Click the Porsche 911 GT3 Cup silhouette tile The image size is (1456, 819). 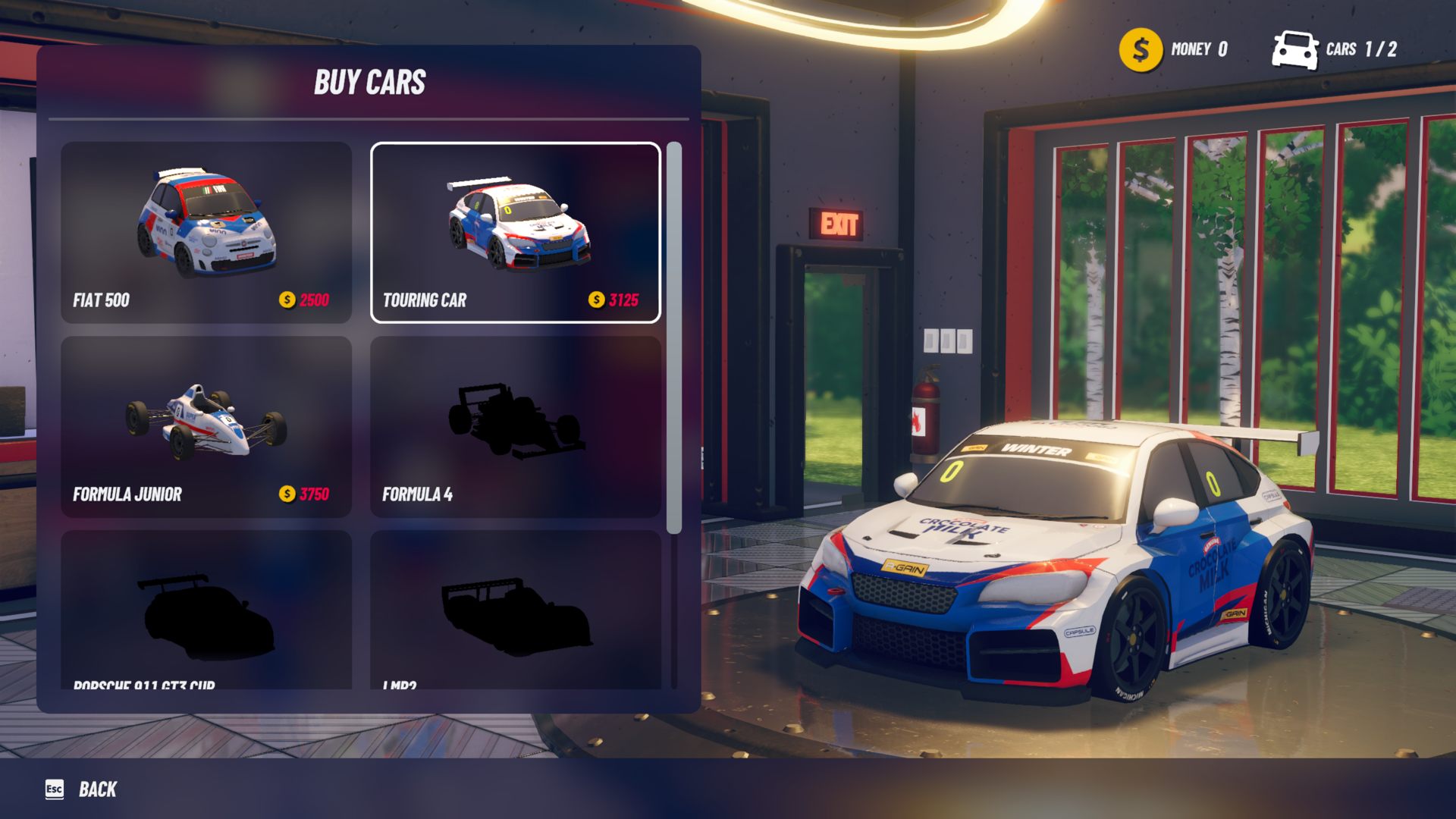[x=206, y=610]
